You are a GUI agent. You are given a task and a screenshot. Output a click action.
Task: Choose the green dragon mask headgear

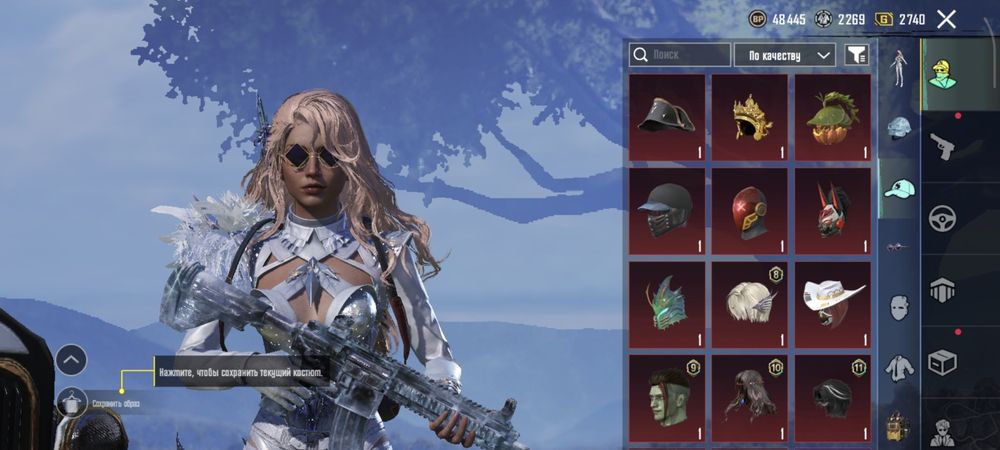(x=667, y=304)
